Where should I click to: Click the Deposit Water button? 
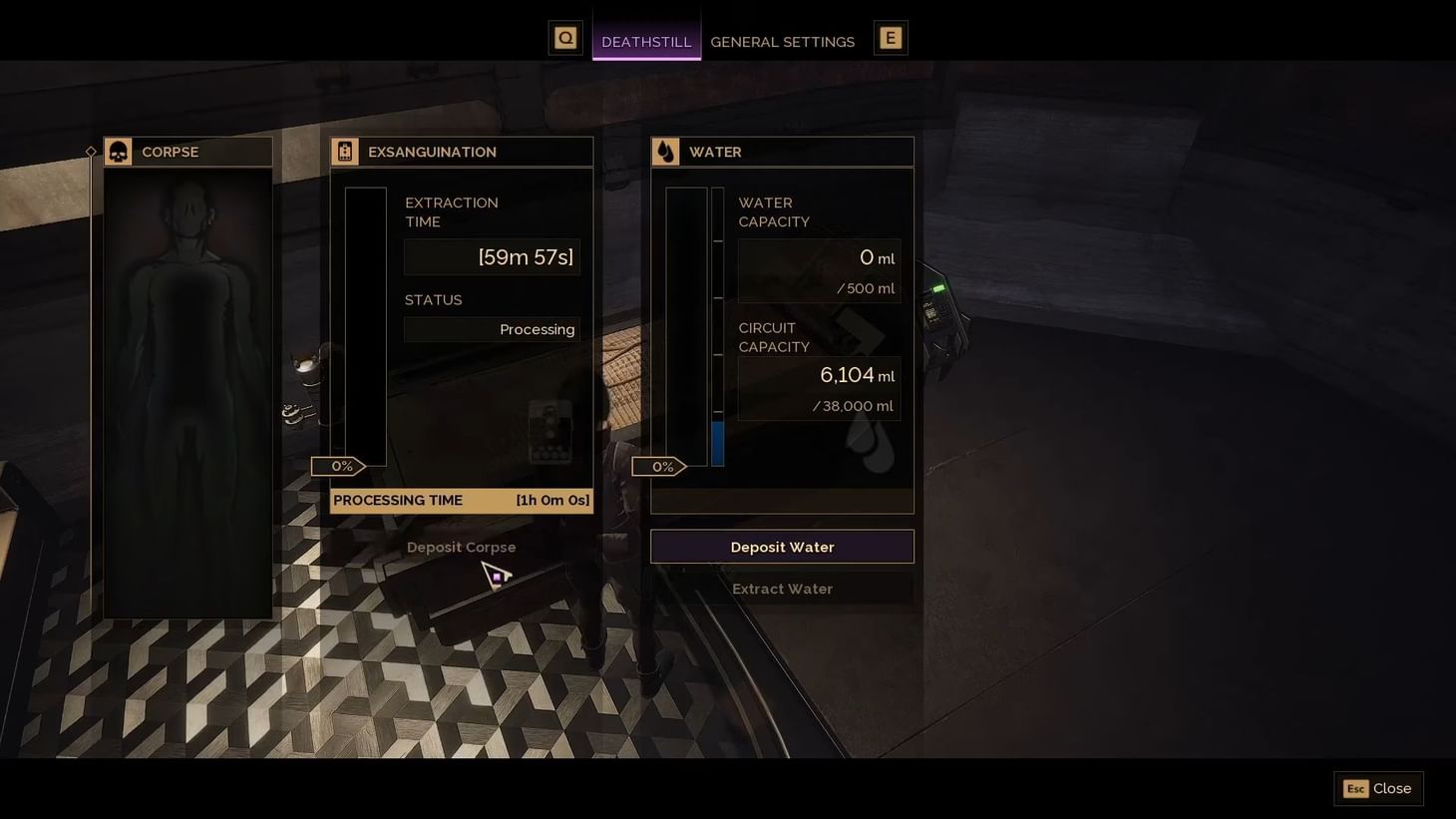pos(782,546)
